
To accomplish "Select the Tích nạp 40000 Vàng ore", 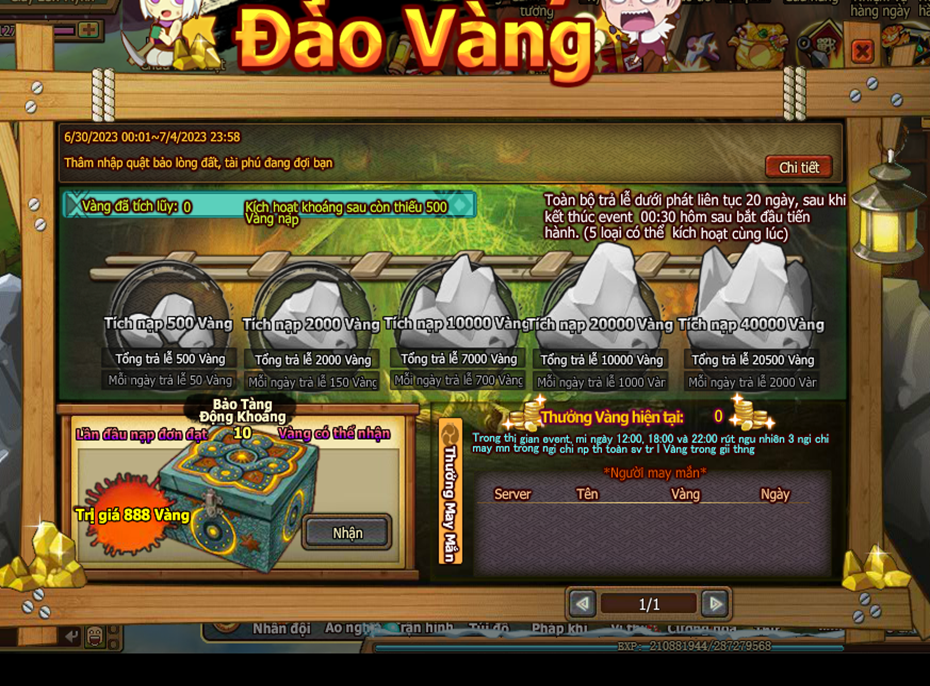I will click(x=752, y=290).
